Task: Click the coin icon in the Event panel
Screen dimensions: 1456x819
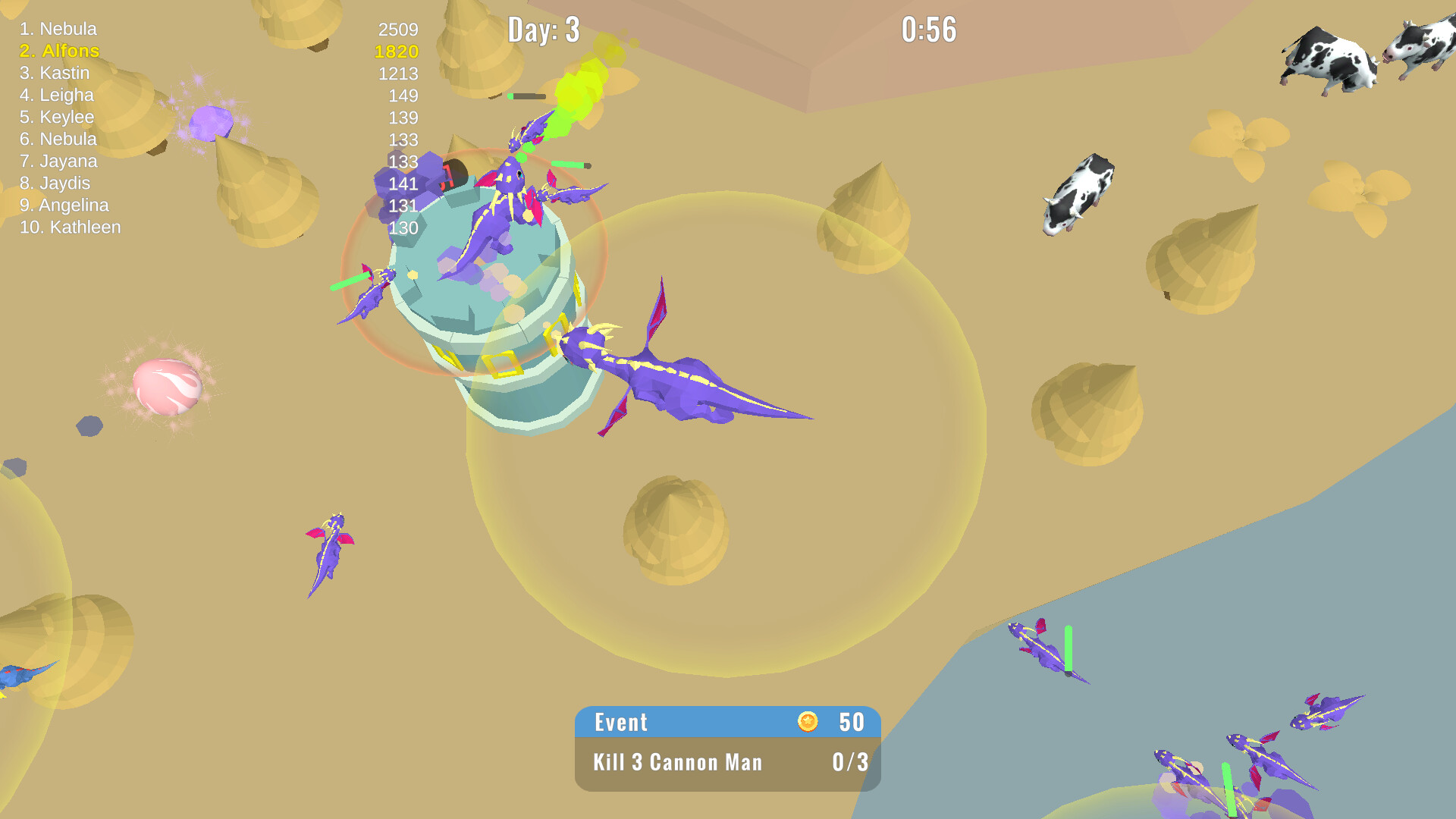Action: point(808,722)
